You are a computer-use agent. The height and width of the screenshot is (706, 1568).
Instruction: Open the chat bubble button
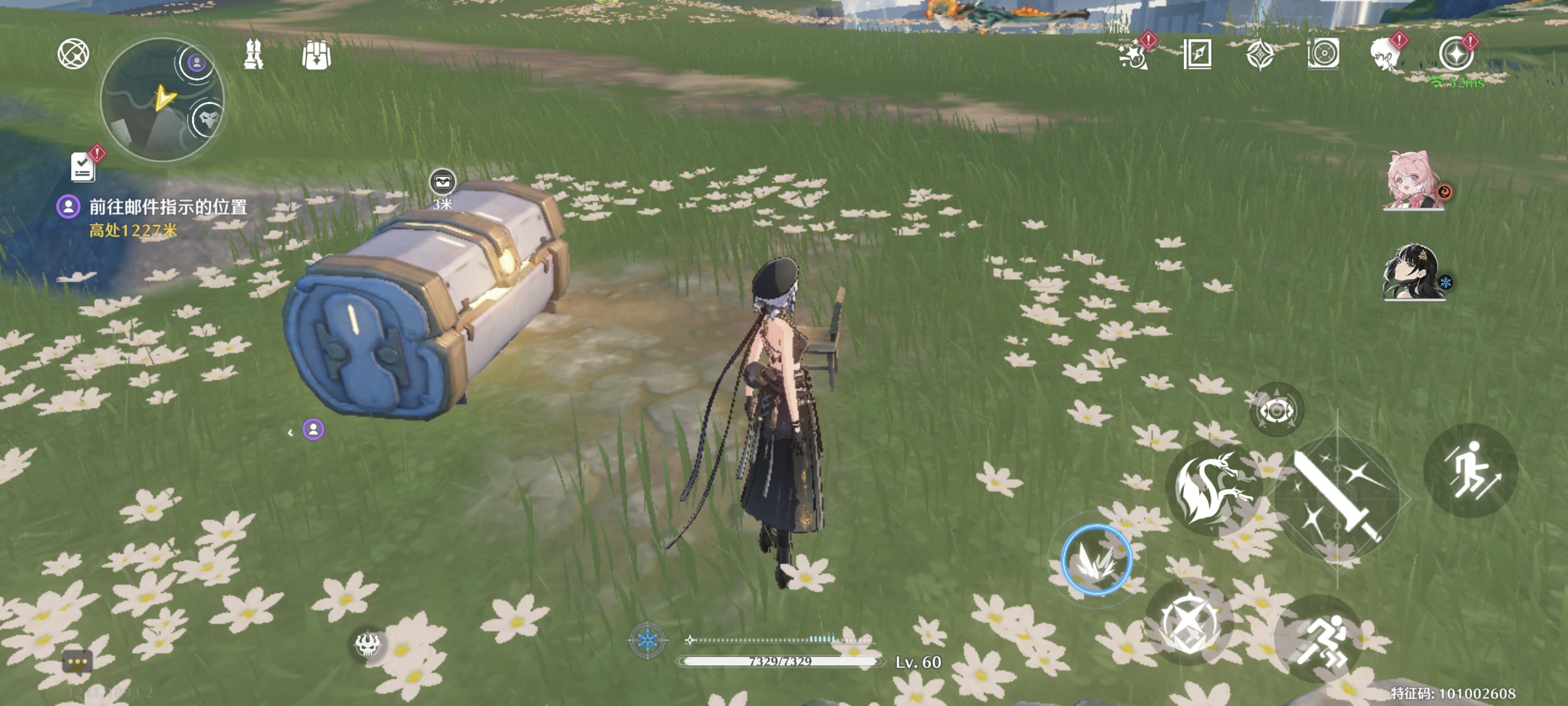tap(77, 661)
